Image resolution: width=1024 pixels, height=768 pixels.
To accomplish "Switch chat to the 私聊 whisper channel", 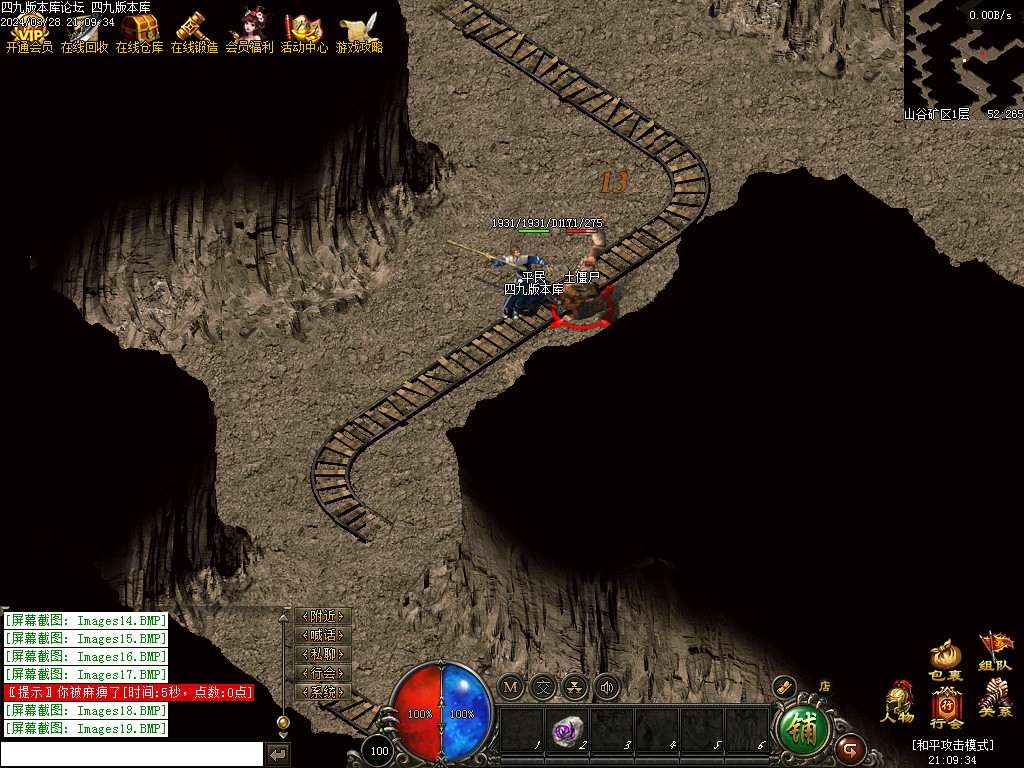I will (323, 655).
